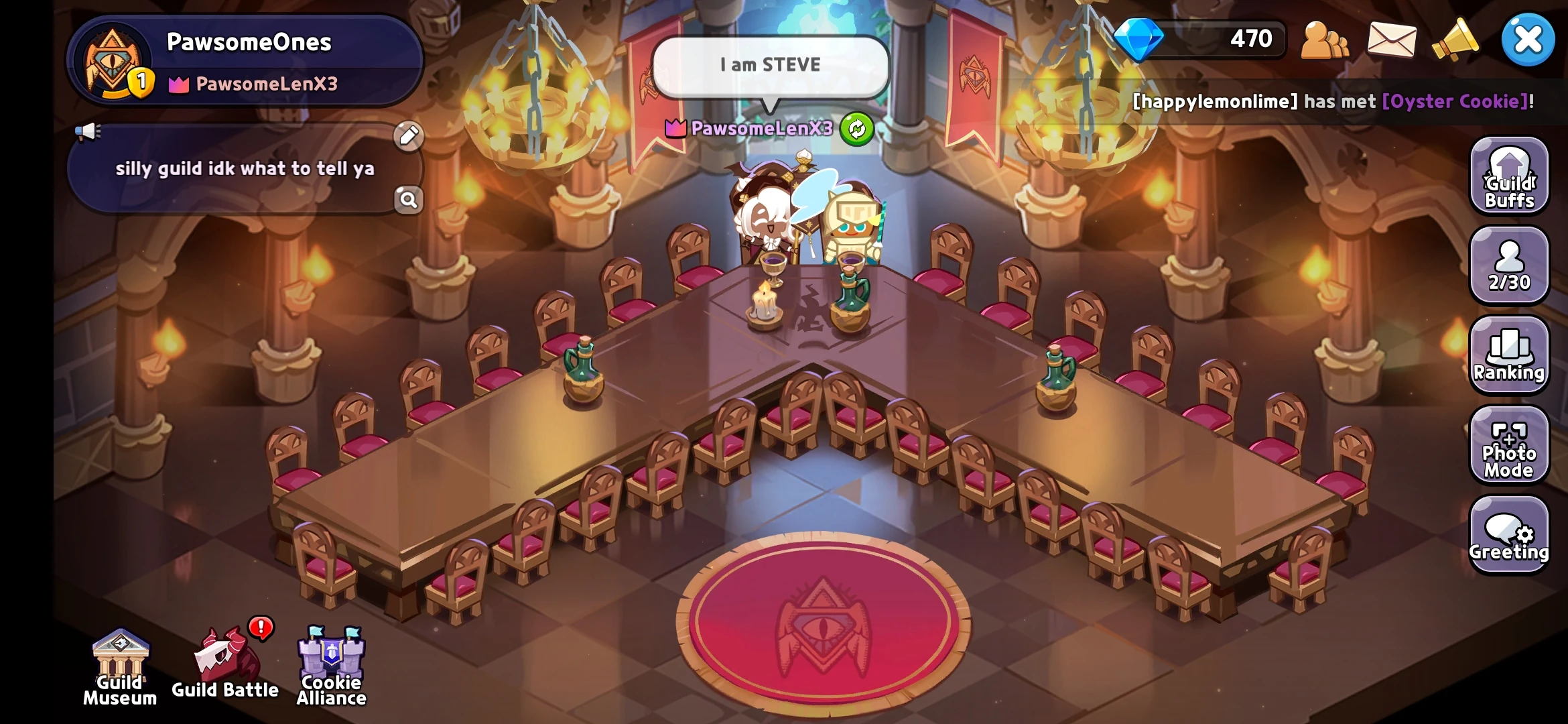Viewport: 1568px width, 724px height.
Task: View the guild member list 2/30
Action: [1509, 266]
